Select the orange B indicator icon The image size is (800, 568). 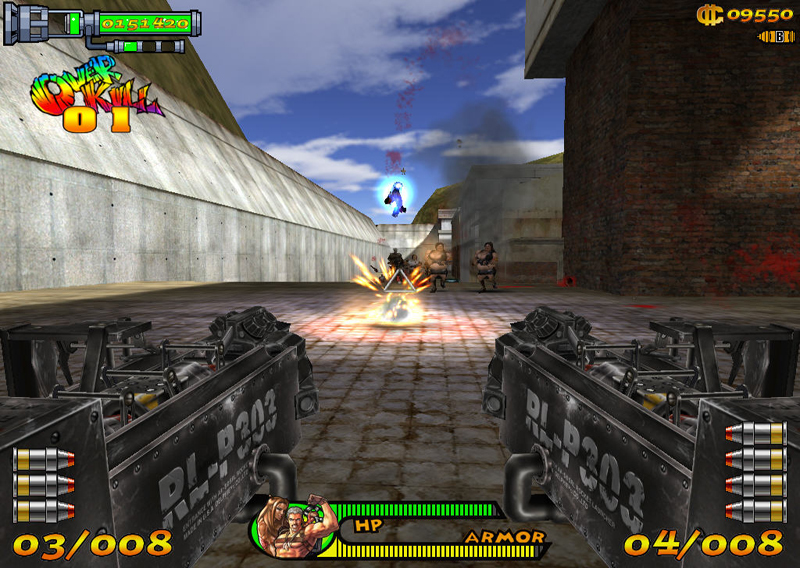(x=777, y=37)
